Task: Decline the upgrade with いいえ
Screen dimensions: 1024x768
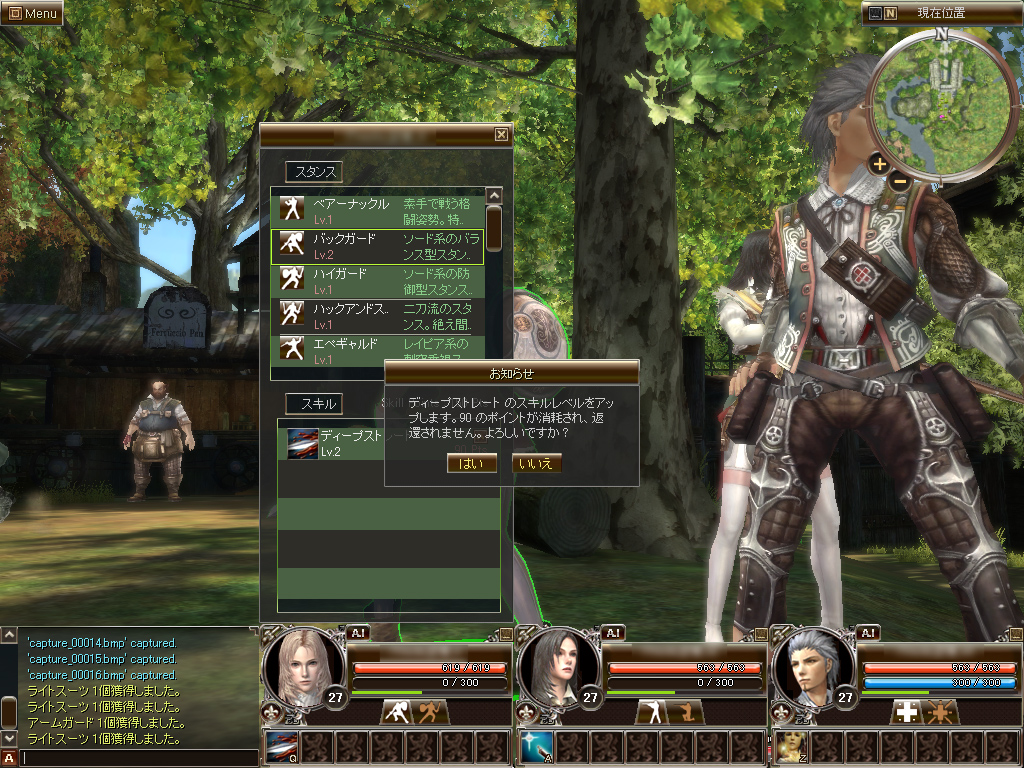Action: pyautogui.click(x=536, y=463)
